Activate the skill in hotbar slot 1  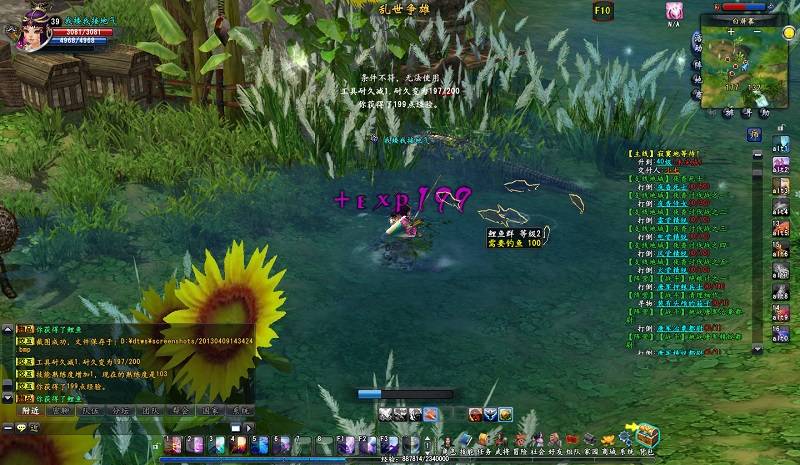tap(173, 446)
